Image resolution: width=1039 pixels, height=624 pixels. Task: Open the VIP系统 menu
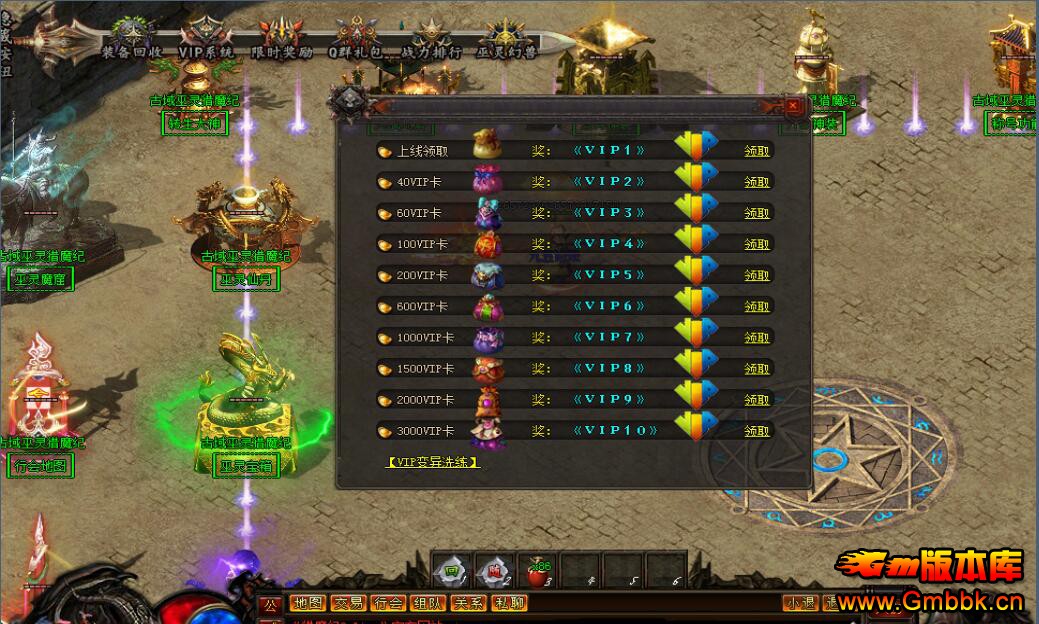pyautogui.click(x=205, y=51)
